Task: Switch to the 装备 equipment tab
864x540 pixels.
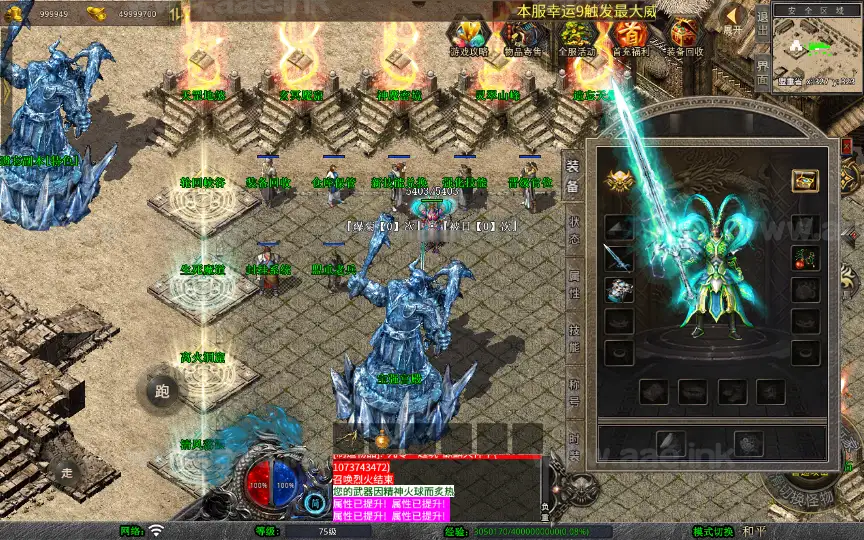Action: click(x=573, y=176)
